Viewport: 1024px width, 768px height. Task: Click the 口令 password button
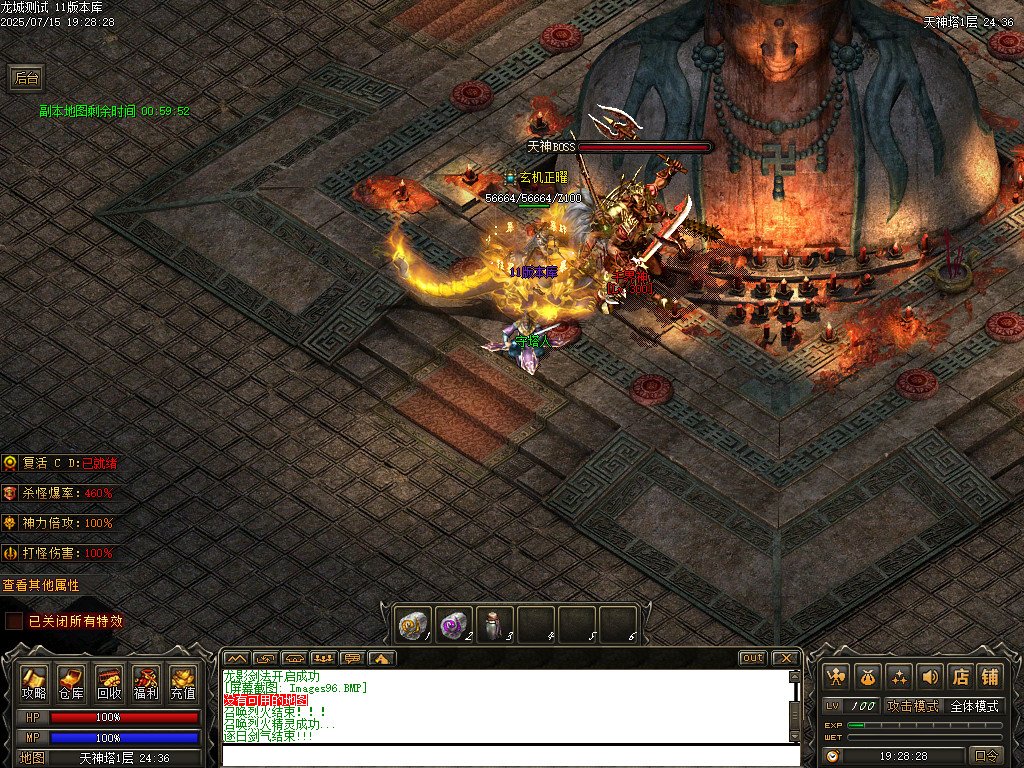(x=986, y=756)
